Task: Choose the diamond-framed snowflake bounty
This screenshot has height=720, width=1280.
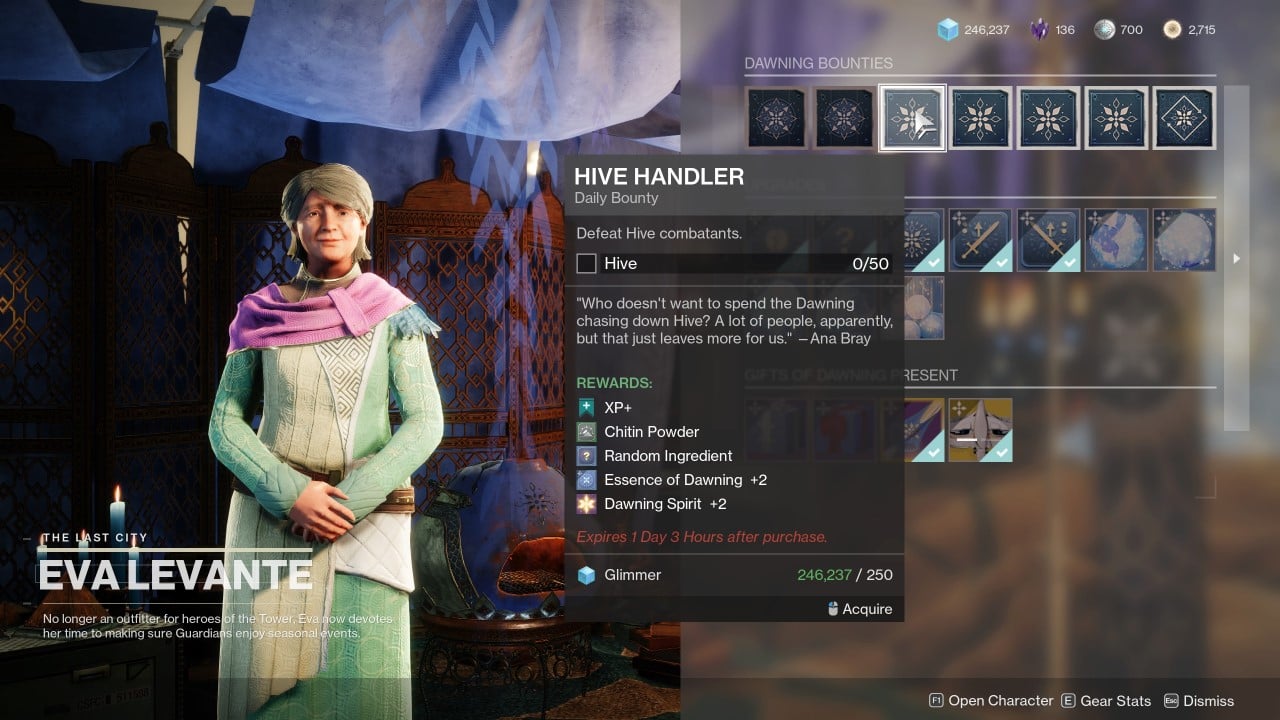Action: point(1184,118)
